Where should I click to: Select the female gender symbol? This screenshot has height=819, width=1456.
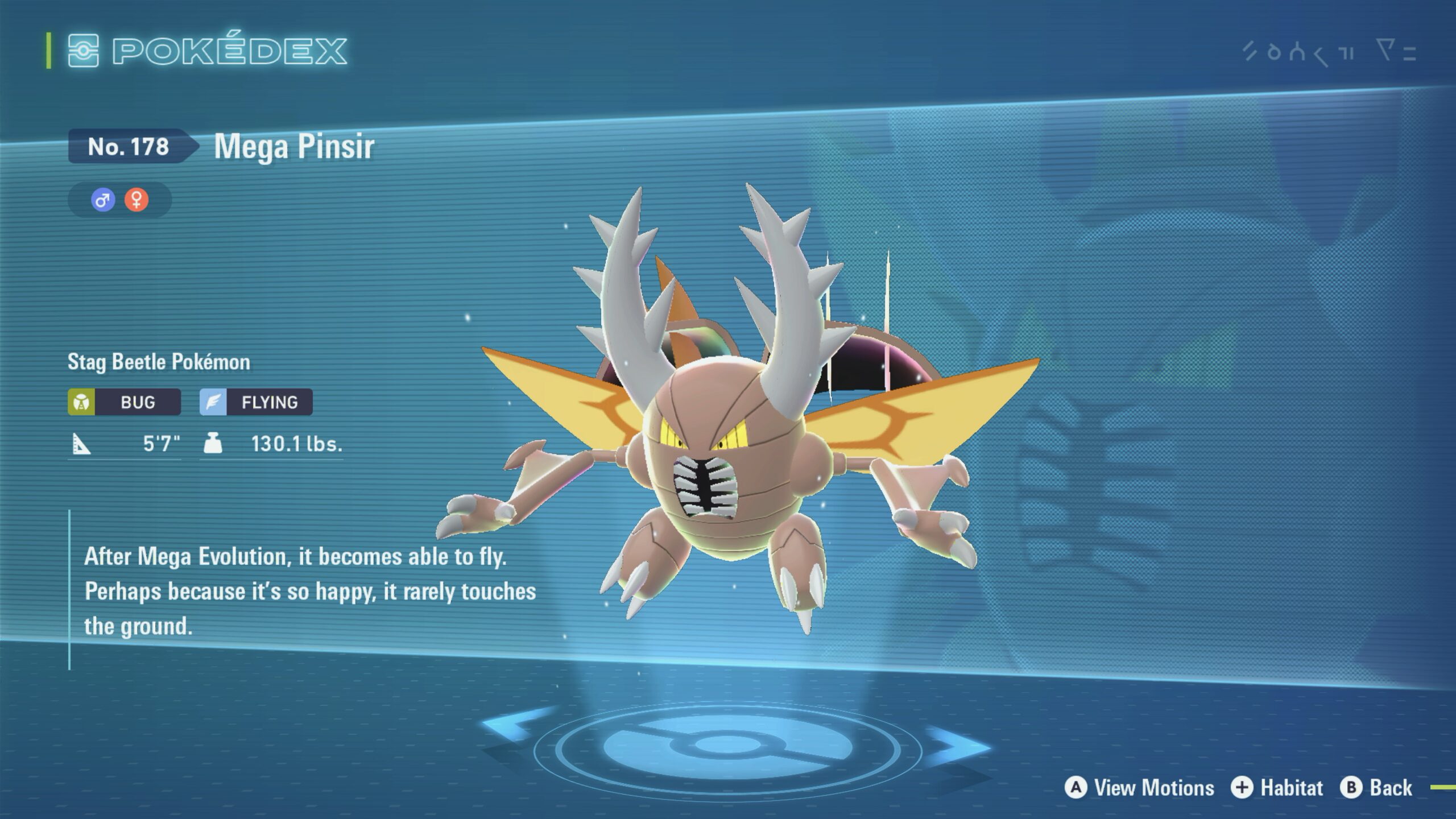[x=136, y=200]
